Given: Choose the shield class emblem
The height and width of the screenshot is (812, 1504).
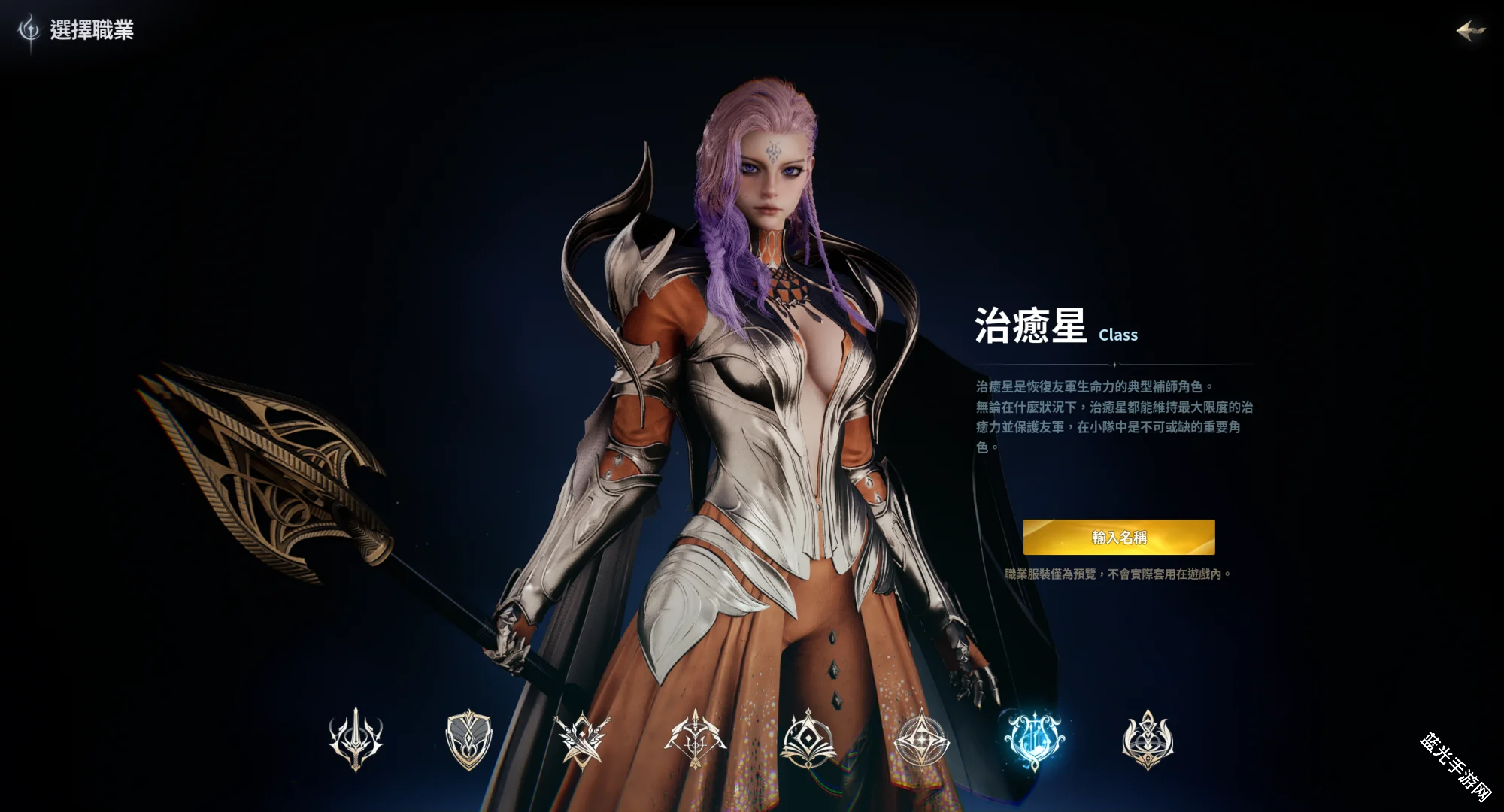Looking at the screenshot, I should coord(468,739).
